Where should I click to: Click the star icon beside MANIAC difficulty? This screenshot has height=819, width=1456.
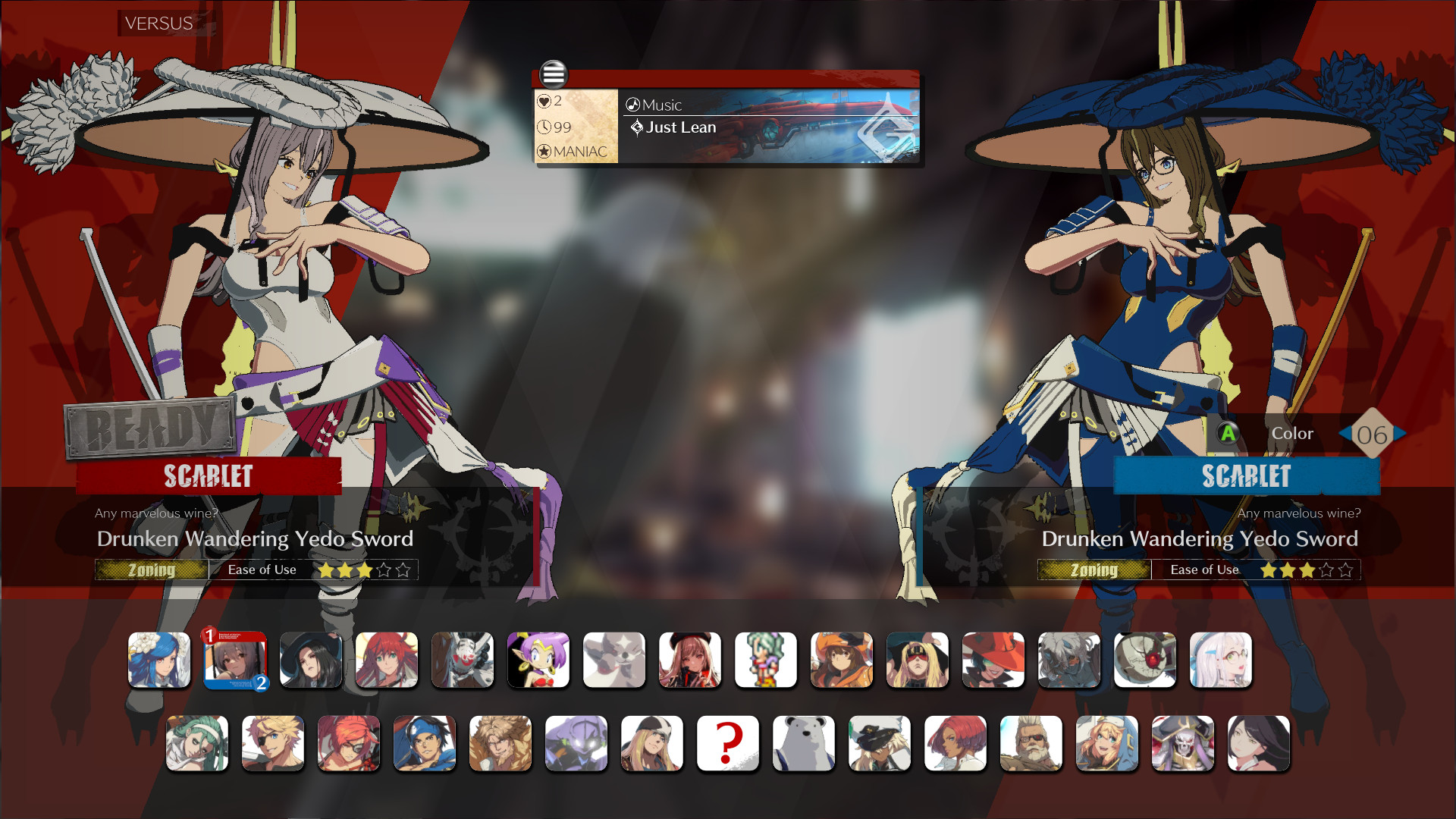click(544, 151)
